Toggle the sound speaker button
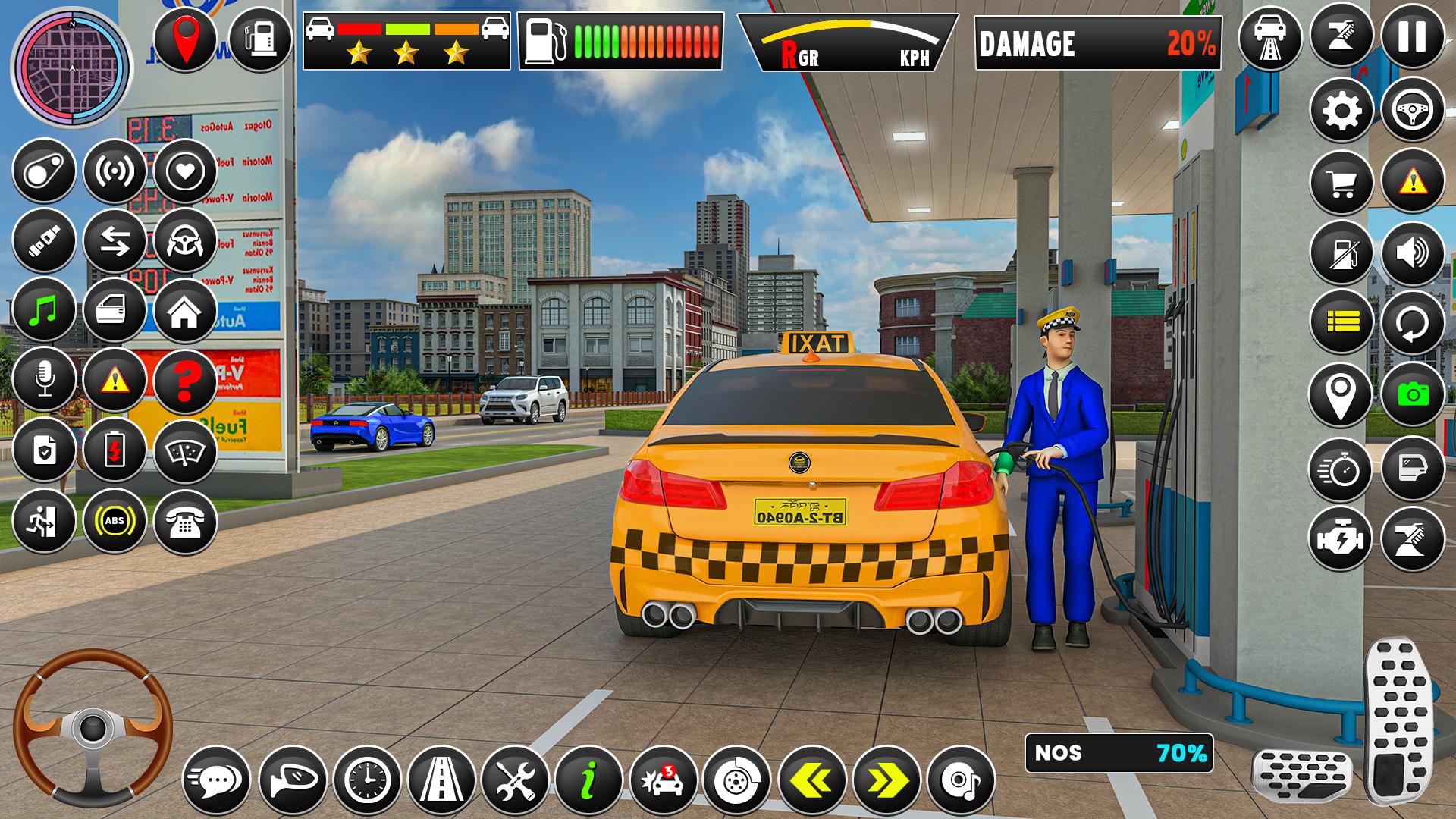The width and height of the screenshot is (1456, 819). coord(1412,253)
